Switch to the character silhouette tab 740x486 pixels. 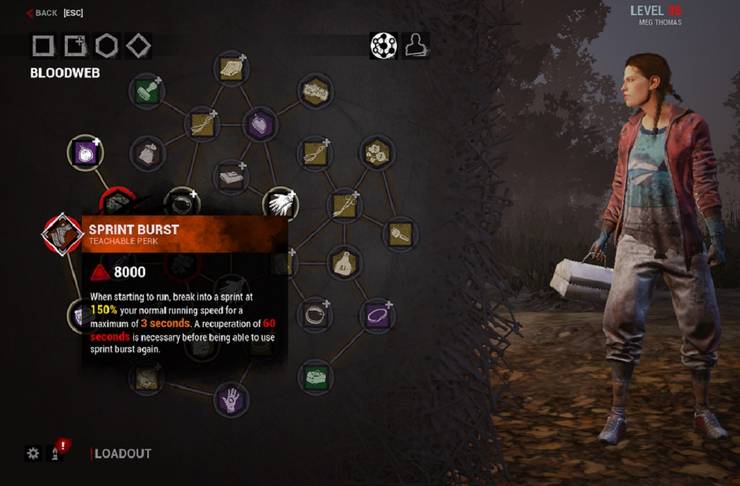(x=415, y=45)
